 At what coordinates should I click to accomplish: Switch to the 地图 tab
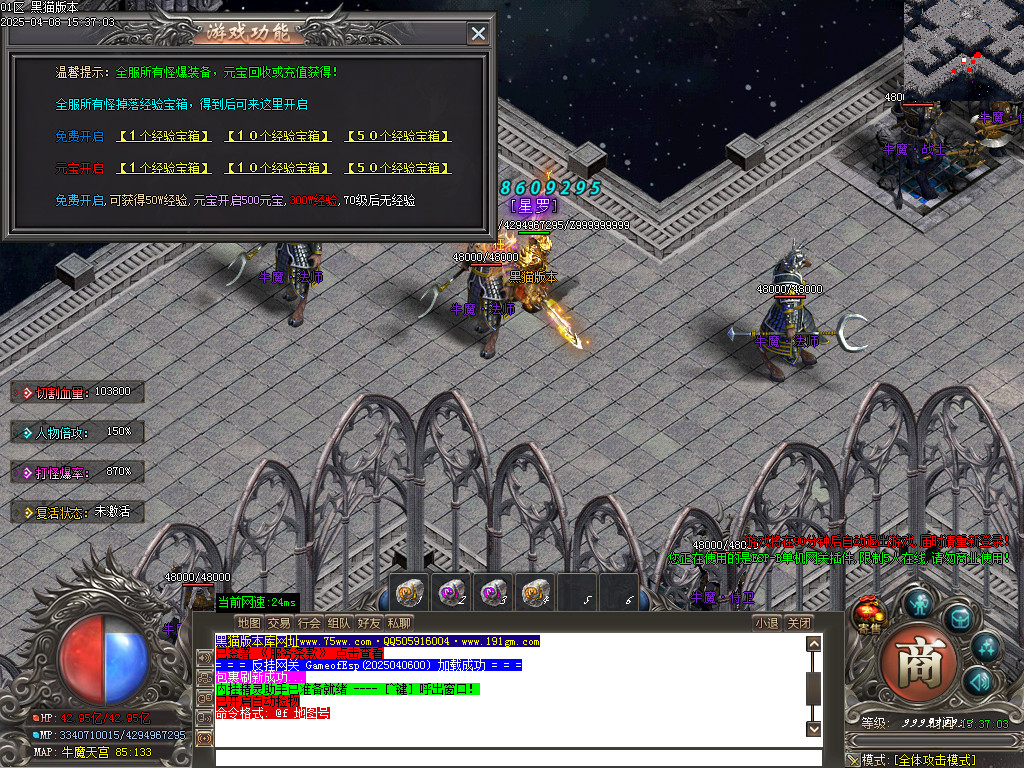point(249,623)
